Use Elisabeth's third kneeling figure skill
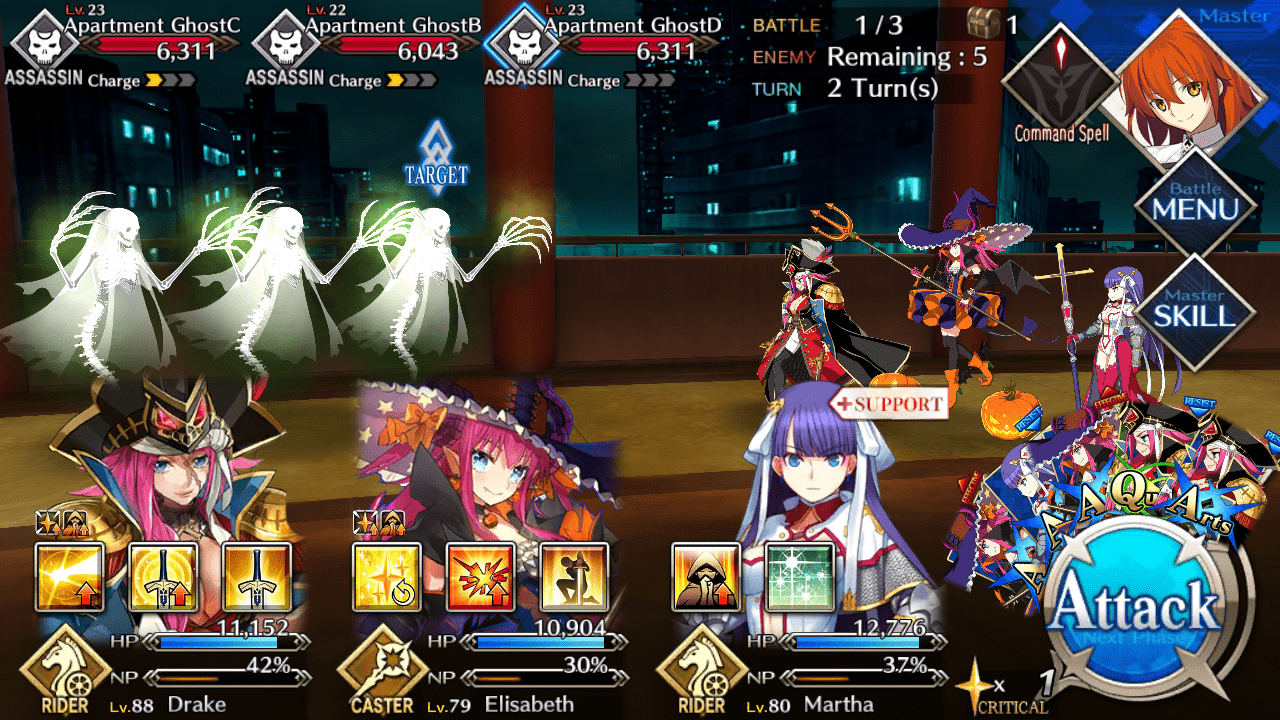The height and width of the screenshot is (720, 1280). click(x=575, y=577)
